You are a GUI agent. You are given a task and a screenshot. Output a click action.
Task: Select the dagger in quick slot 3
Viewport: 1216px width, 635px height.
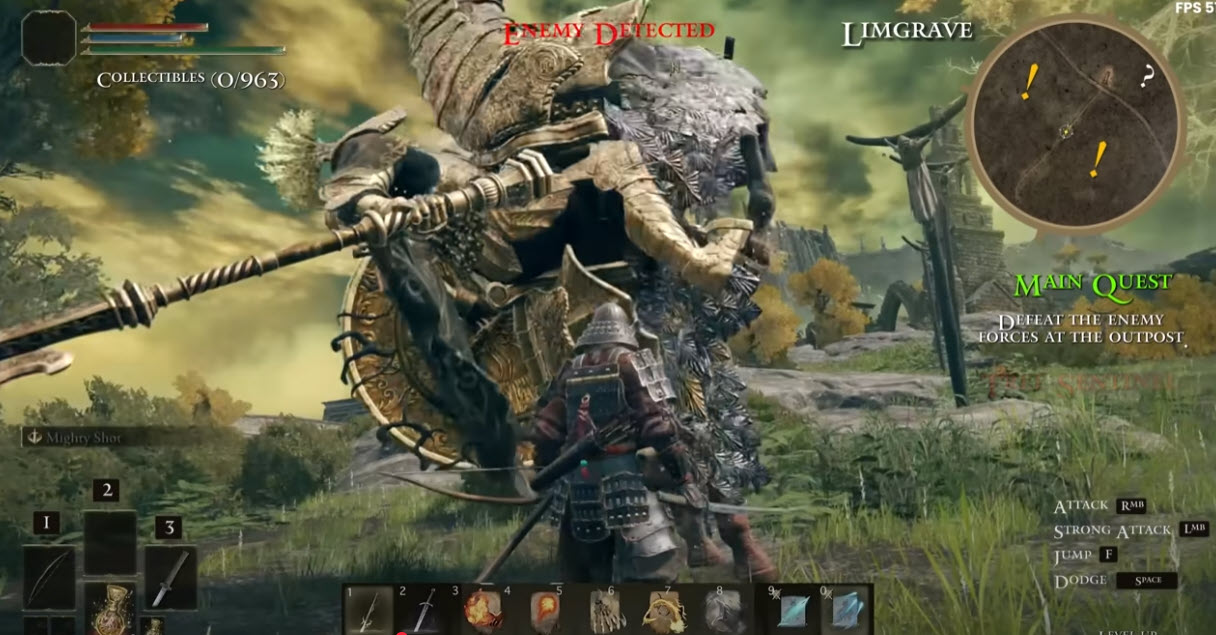(170, 577)
